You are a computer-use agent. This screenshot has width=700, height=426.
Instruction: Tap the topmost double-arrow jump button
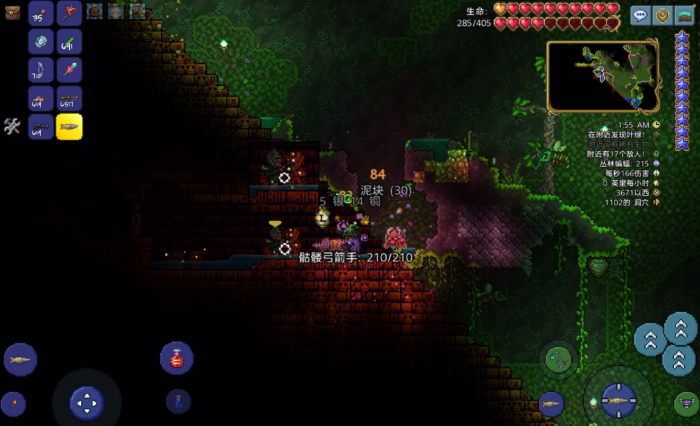[681, 326]
